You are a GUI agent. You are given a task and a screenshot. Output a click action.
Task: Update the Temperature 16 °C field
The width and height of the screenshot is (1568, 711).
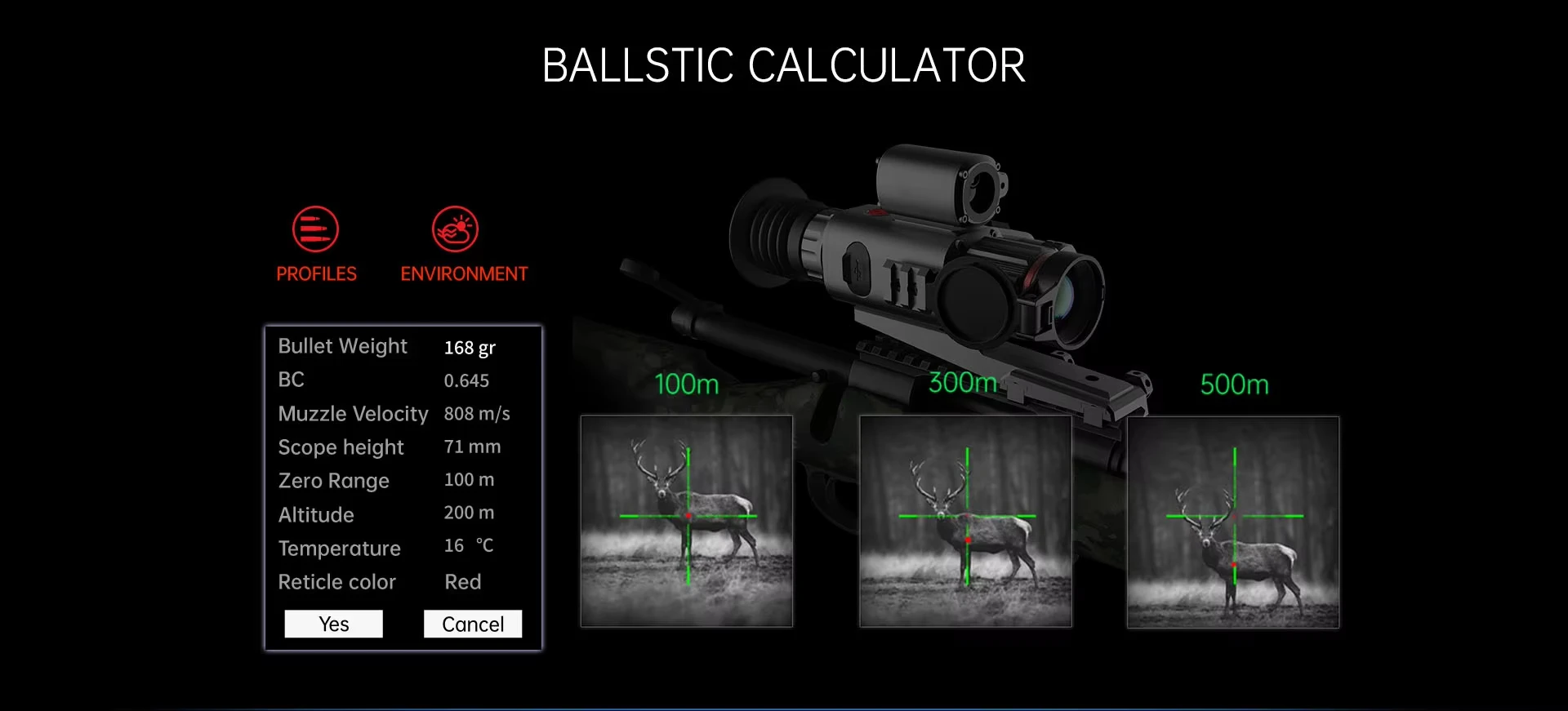pyautogui.click(x=469, y=546)
